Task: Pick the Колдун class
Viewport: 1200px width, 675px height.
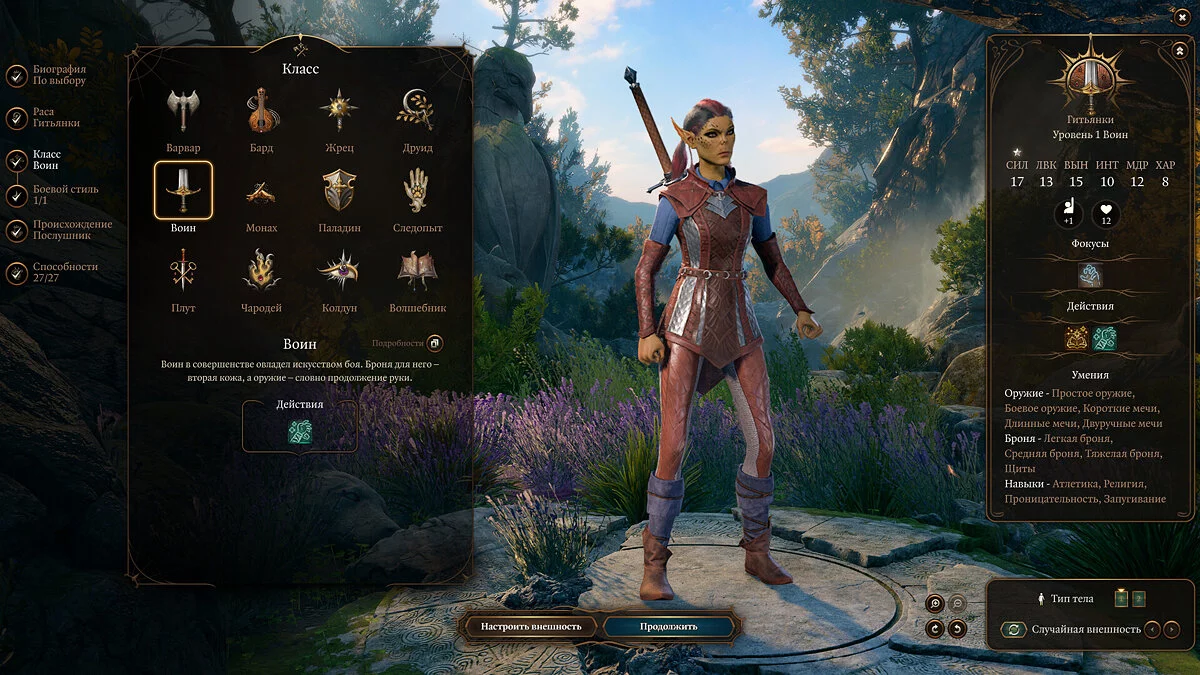Action: pyautogui.click(x=339, y=270)
